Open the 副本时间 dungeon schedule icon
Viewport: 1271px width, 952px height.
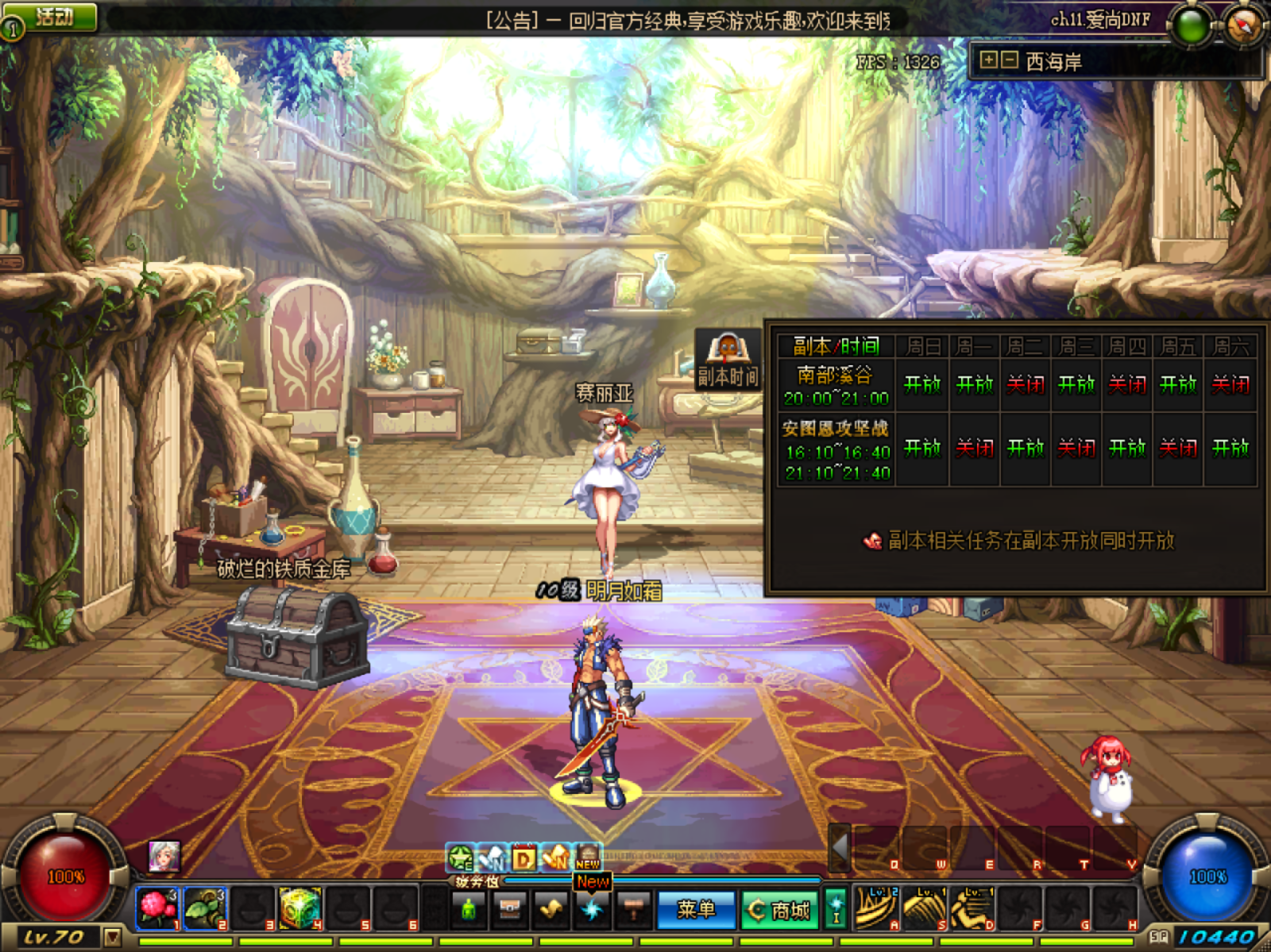(x=728, y=361)
